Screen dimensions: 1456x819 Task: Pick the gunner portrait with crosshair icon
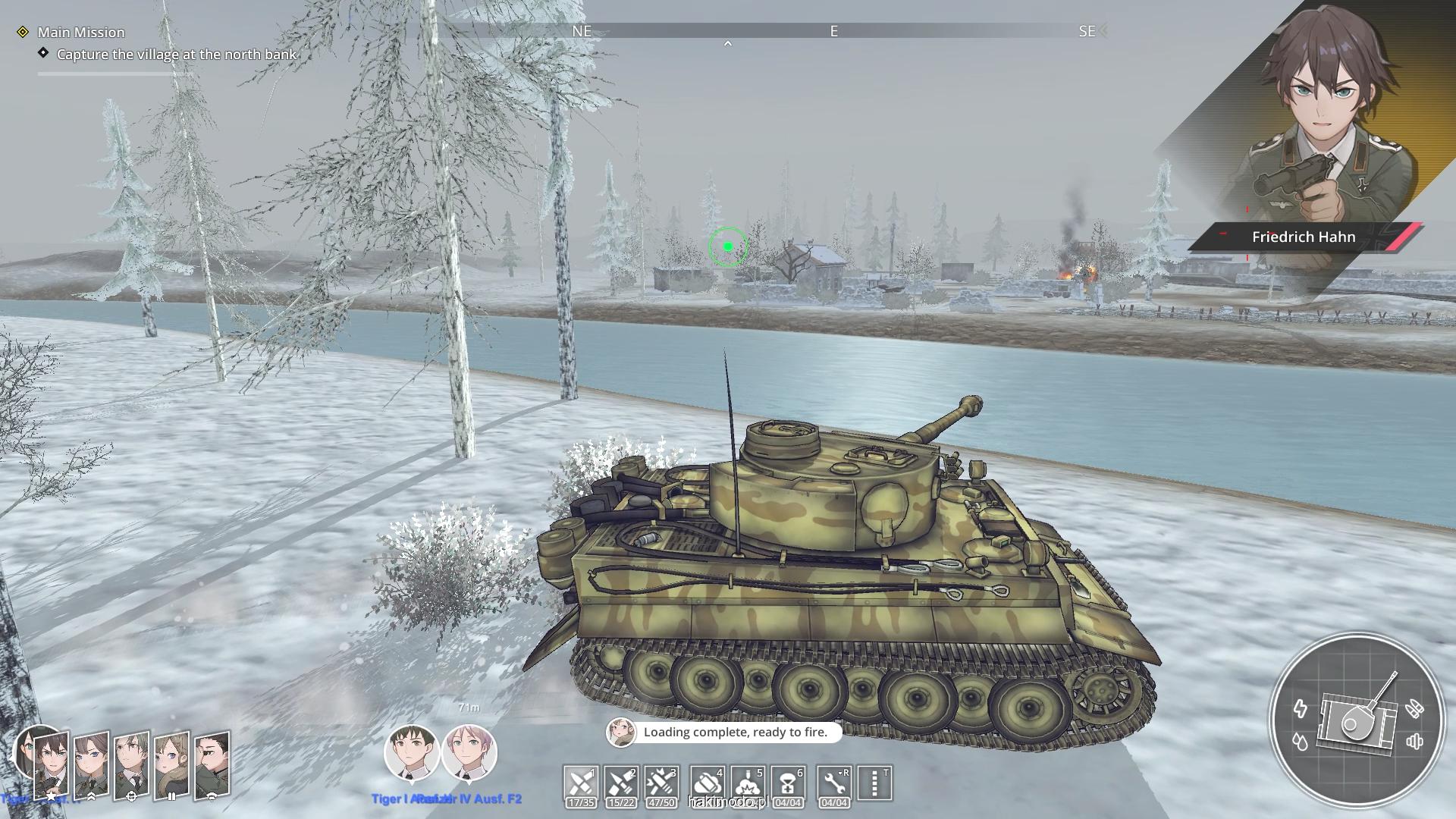[131, 766]
